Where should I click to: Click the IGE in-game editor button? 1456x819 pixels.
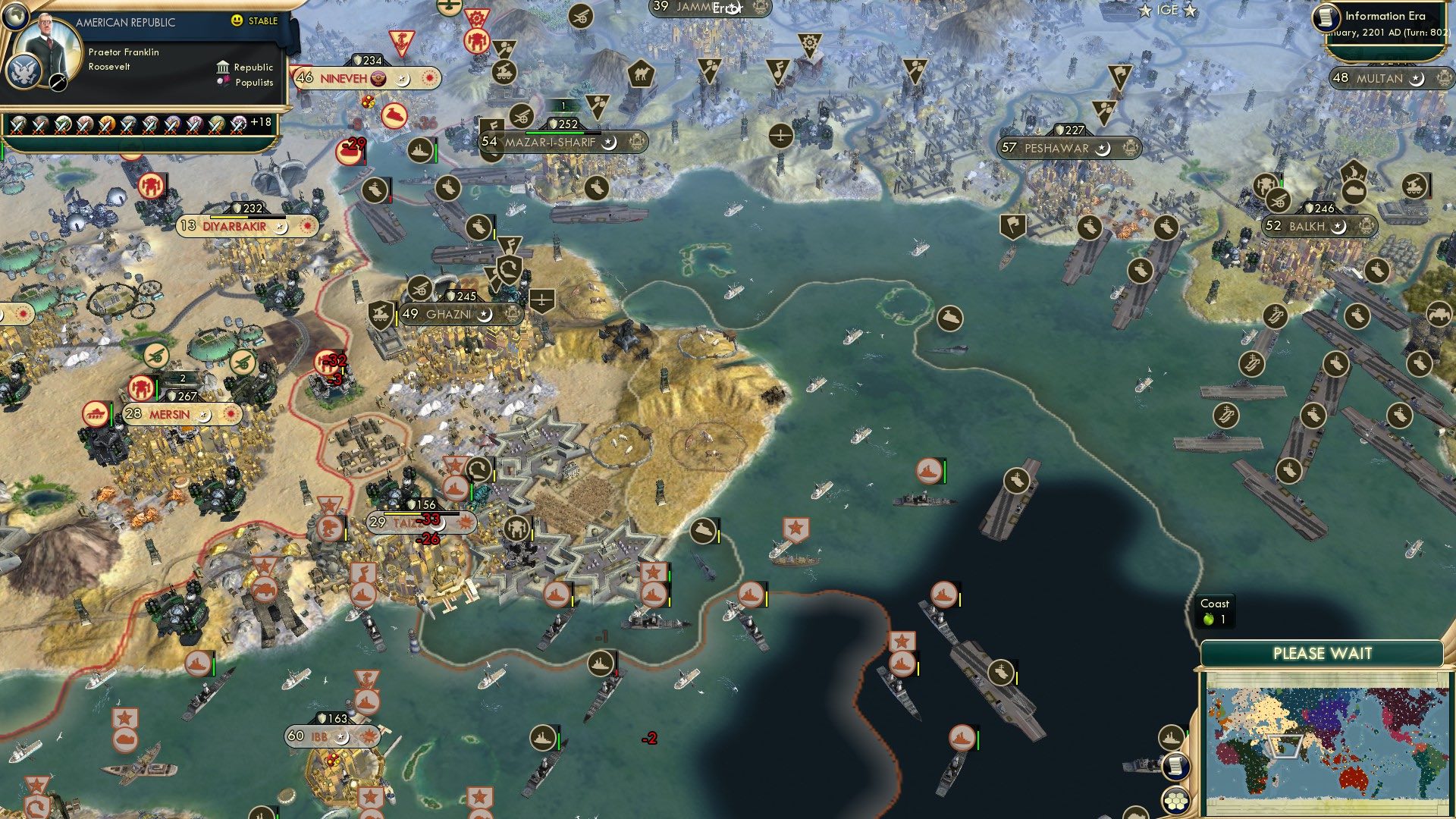click(1167, 10)
